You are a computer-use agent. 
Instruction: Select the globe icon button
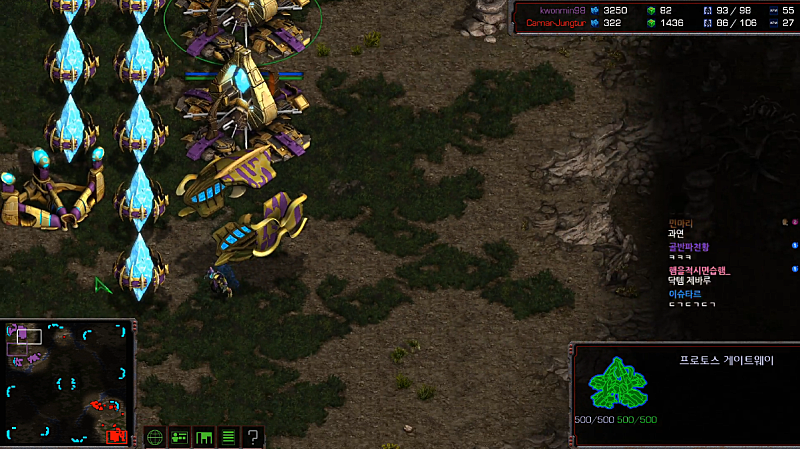[155, 437]
